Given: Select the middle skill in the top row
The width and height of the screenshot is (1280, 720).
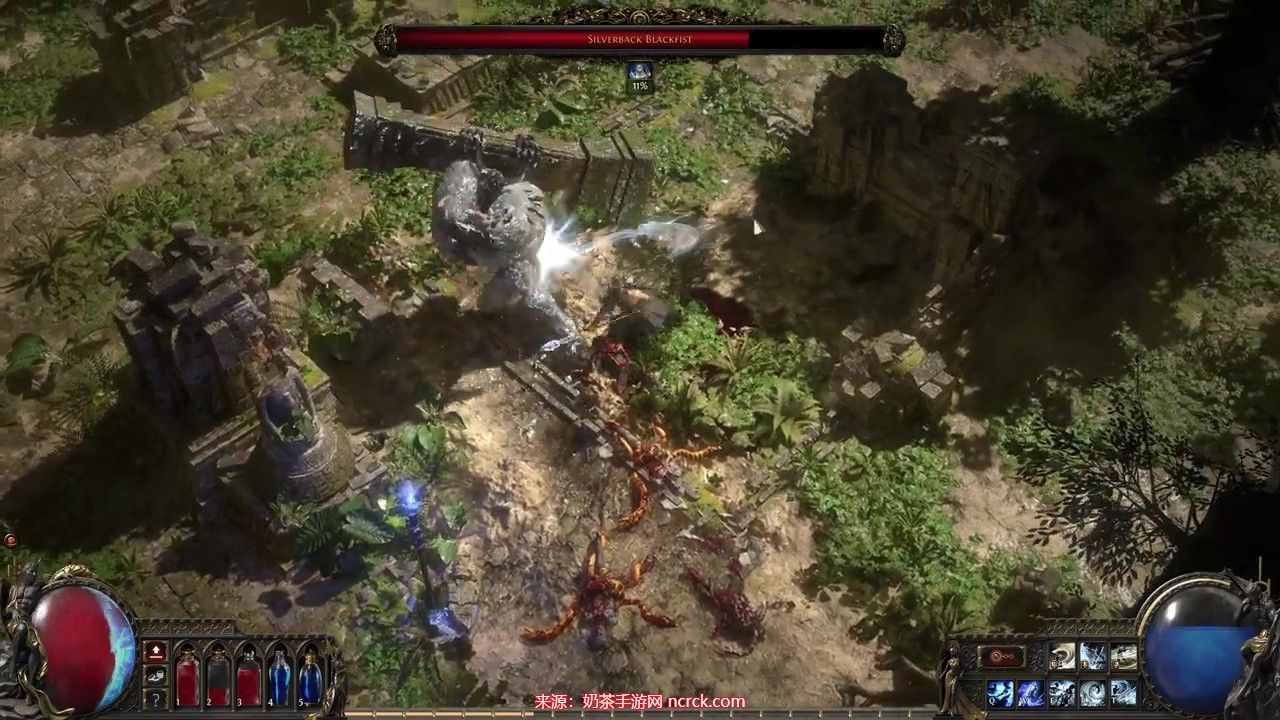Looking at the screenshot, I should click(1093, 657).
